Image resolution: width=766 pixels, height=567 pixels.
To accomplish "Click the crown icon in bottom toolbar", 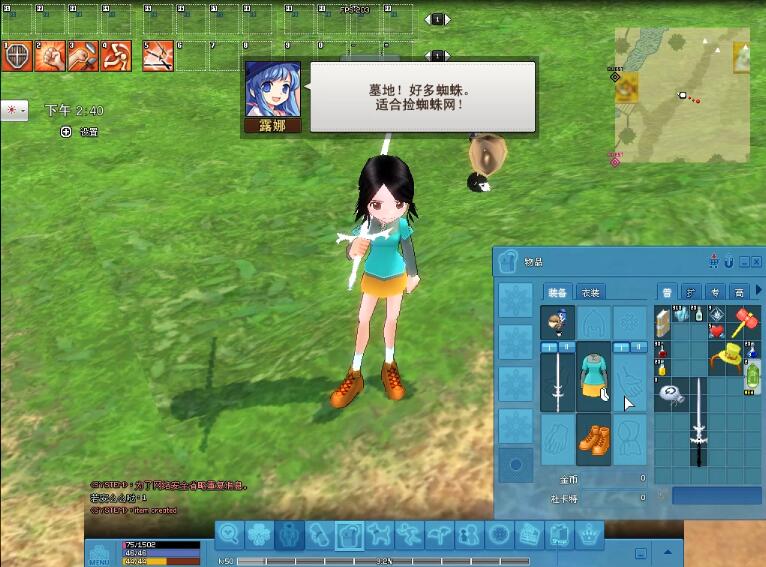I will (x=589, y=535).
